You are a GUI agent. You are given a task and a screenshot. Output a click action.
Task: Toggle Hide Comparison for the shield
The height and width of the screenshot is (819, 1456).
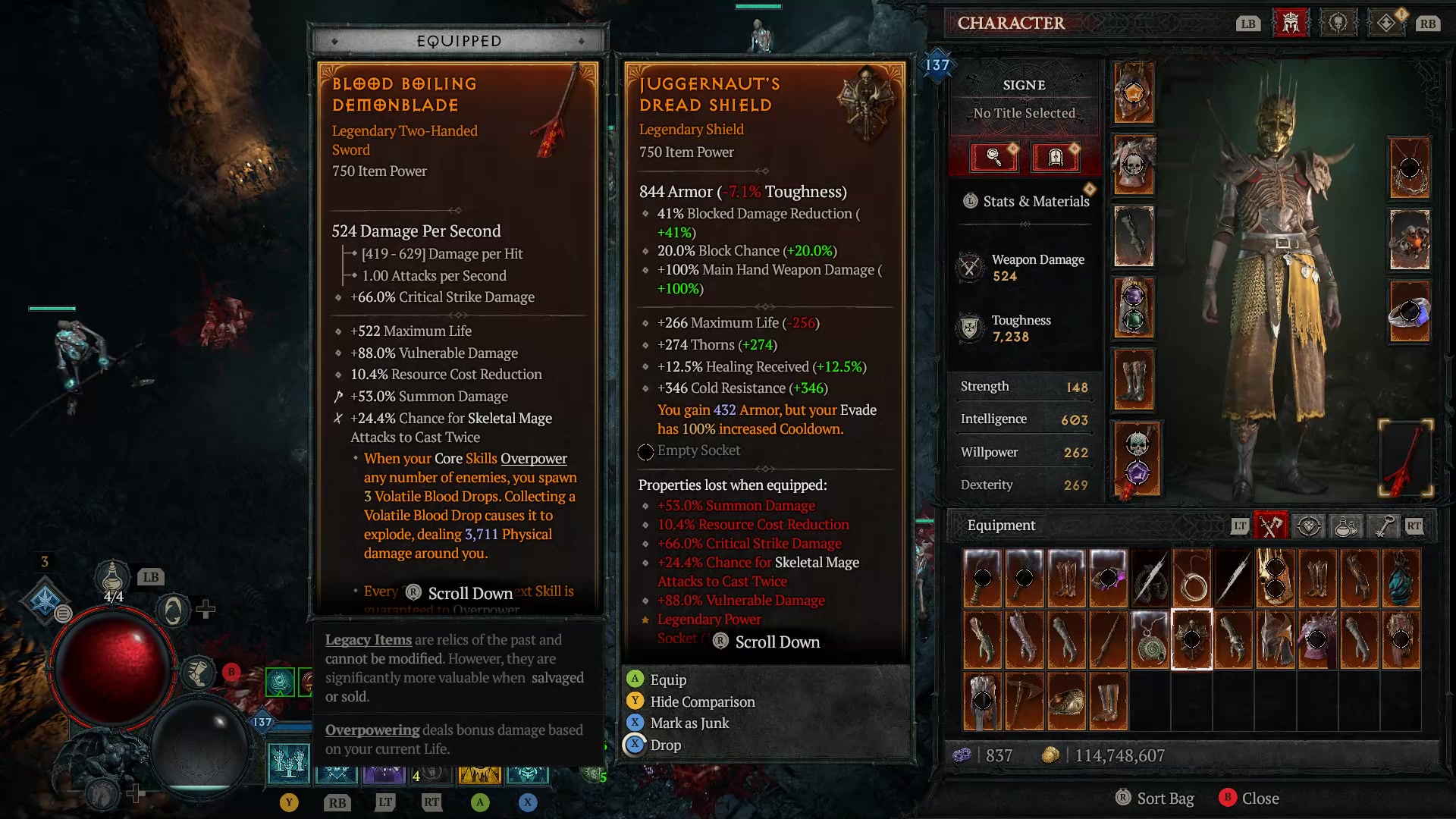click(701, 701)
